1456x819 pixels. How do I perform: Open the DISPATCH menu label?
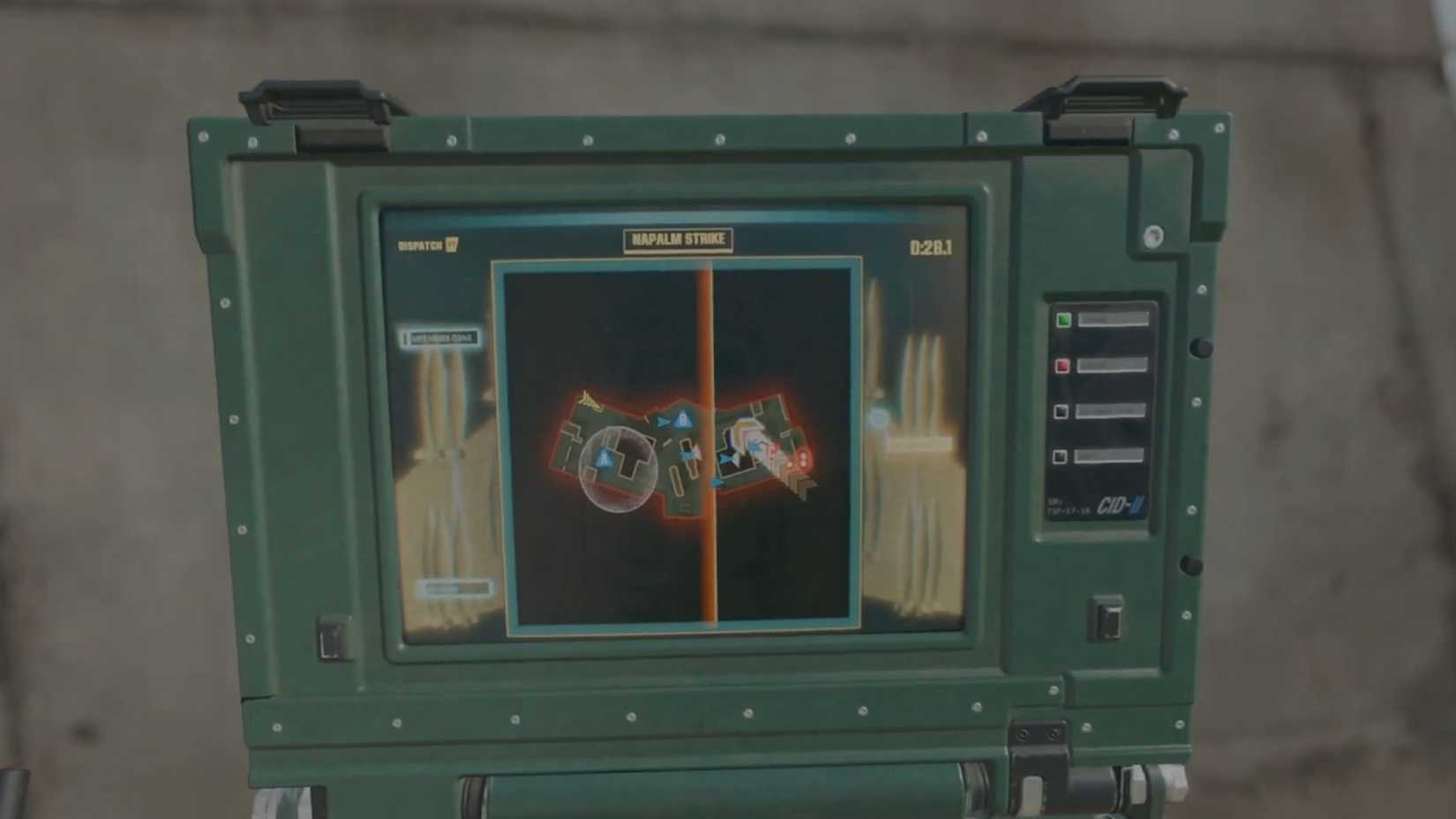point(422,244)
